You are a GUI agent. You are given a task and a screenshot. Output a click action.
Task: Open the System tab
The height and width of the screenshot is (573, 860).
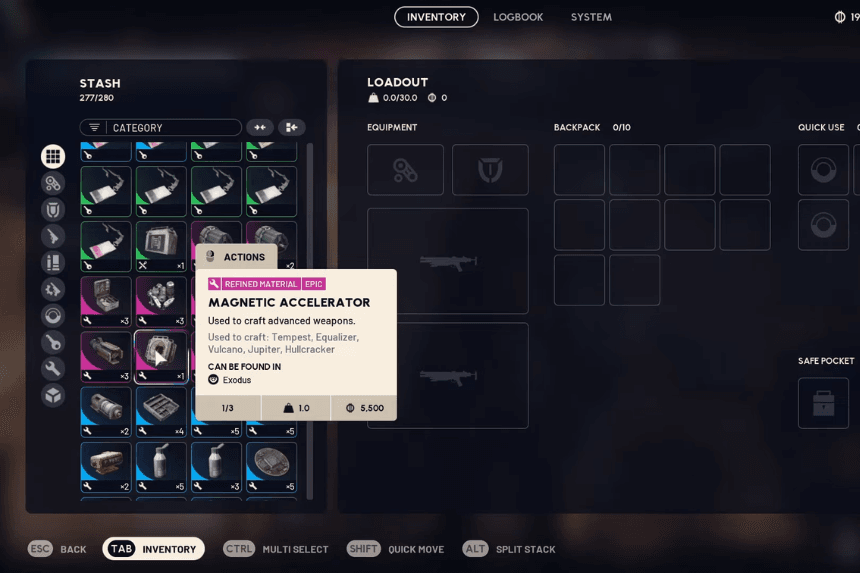click(591, 17)
